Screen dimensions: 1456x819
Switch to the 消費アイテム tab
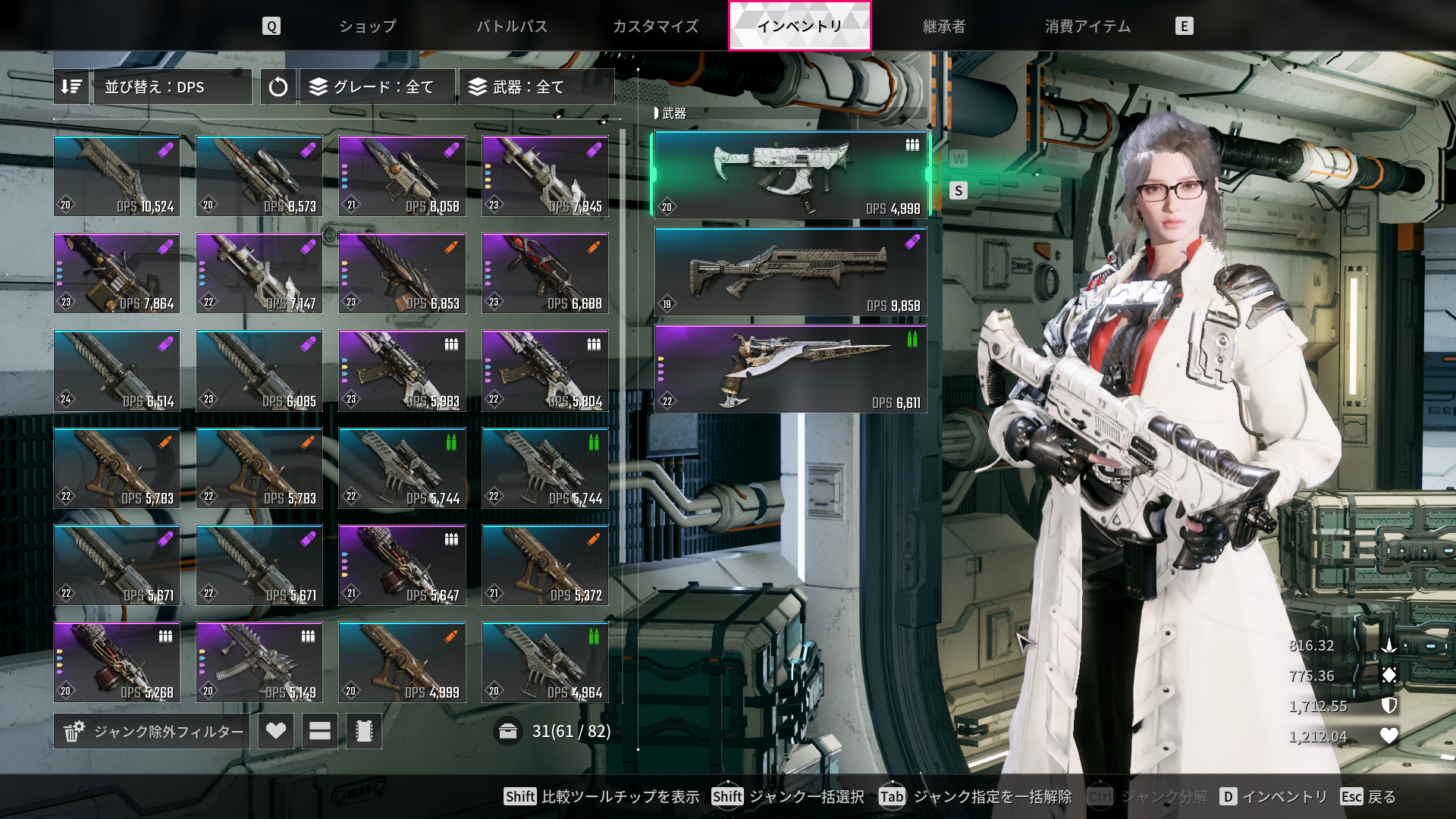click(x=1087, y=27)
